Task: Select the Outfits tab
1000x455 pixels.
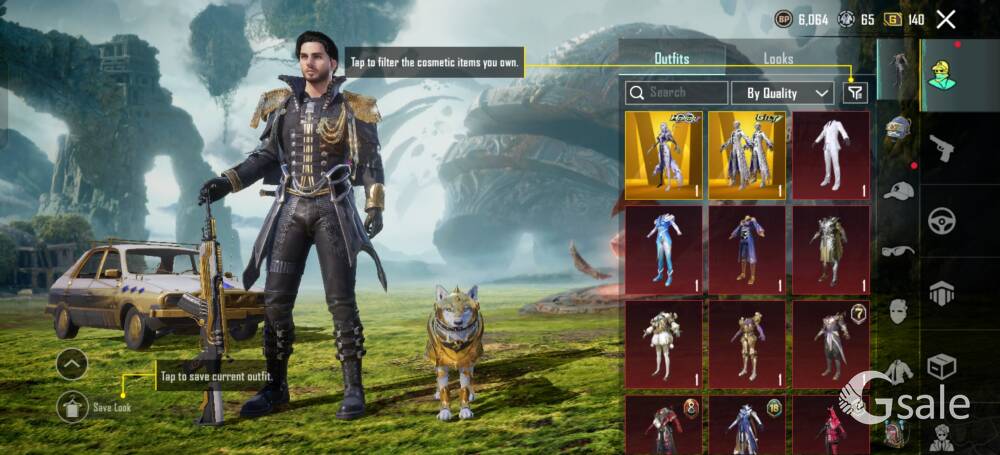Action: click(x=671, y=58)
